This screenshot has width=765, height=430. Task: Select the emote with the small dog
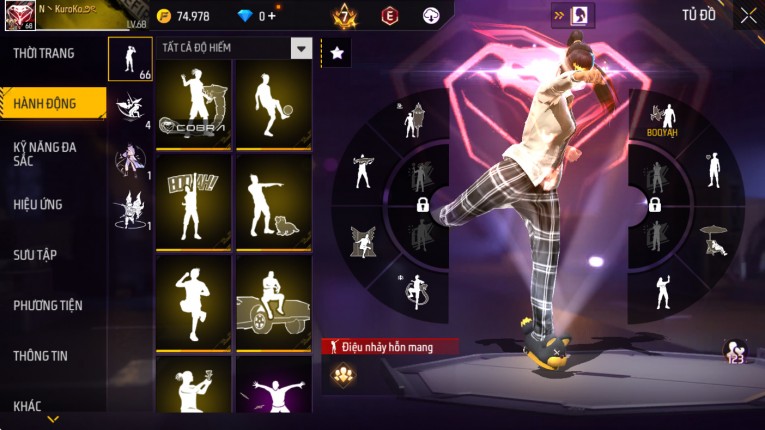(x=273, y=204)
